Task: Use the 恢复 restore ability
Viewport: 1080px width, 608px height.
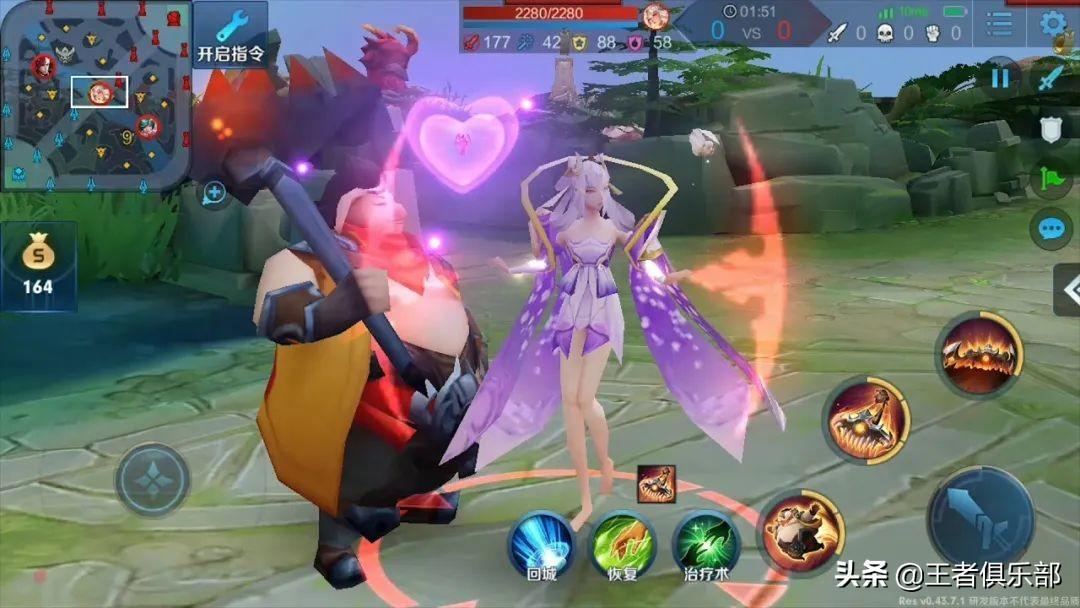Action: (622, 543)
